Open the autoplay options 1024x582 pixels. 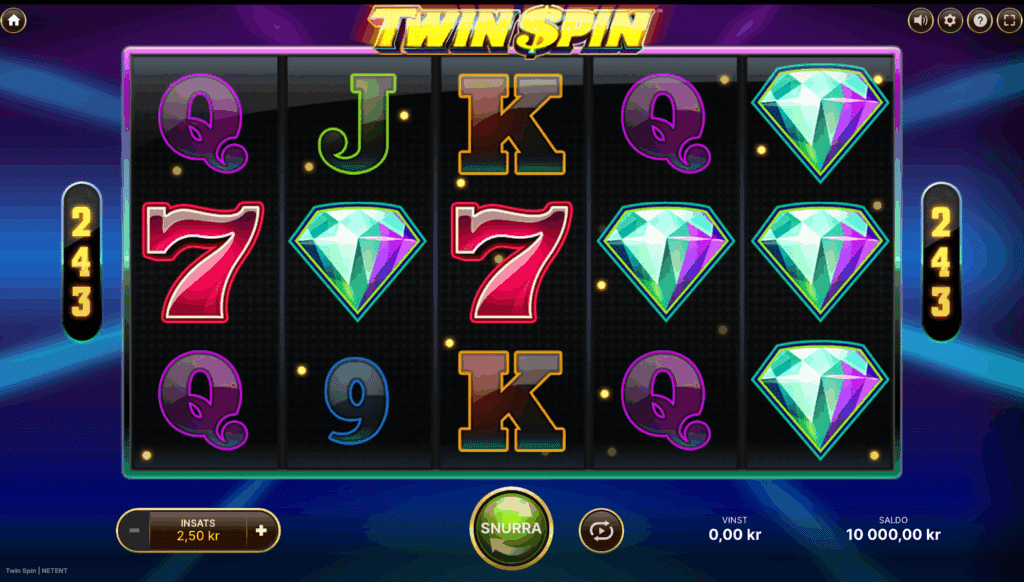coord(601,530)
